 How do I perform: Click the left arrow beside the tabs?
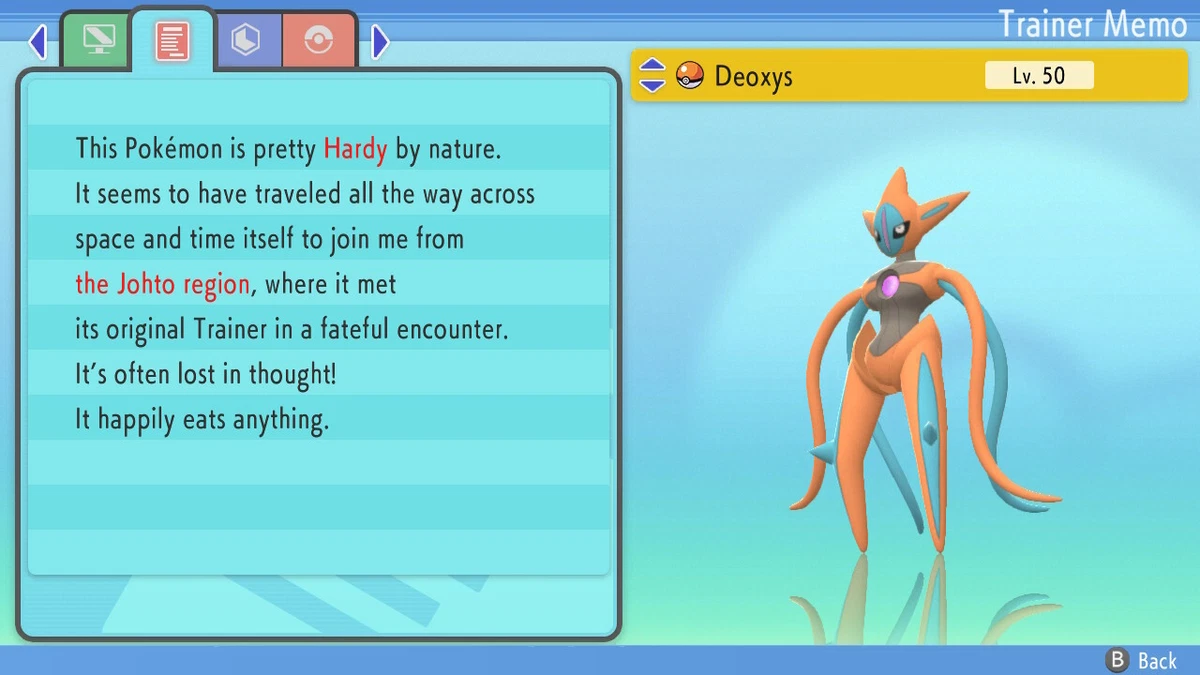point(38,41)
